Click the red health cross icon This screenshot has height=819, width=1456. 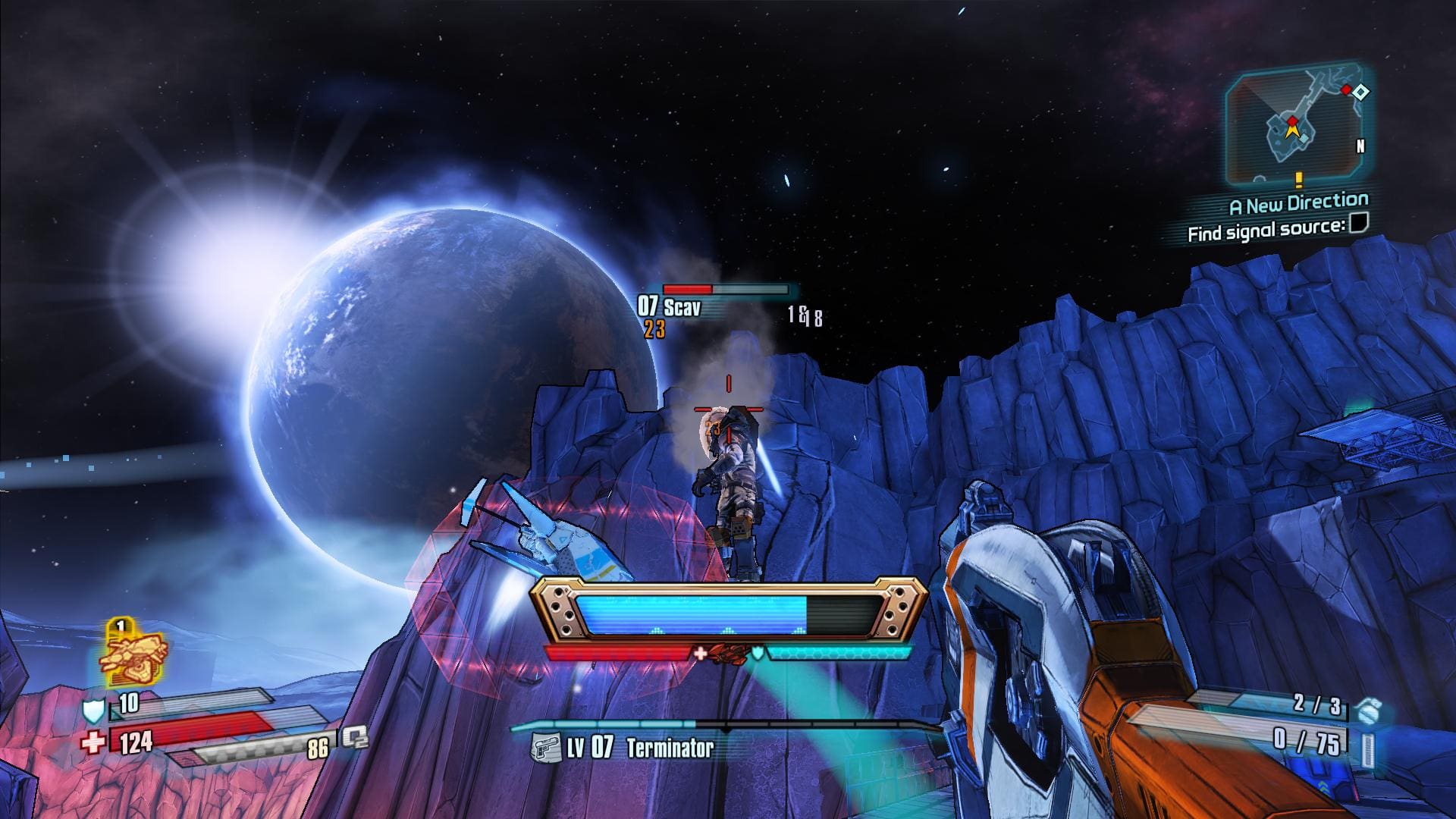coord(93,741)
